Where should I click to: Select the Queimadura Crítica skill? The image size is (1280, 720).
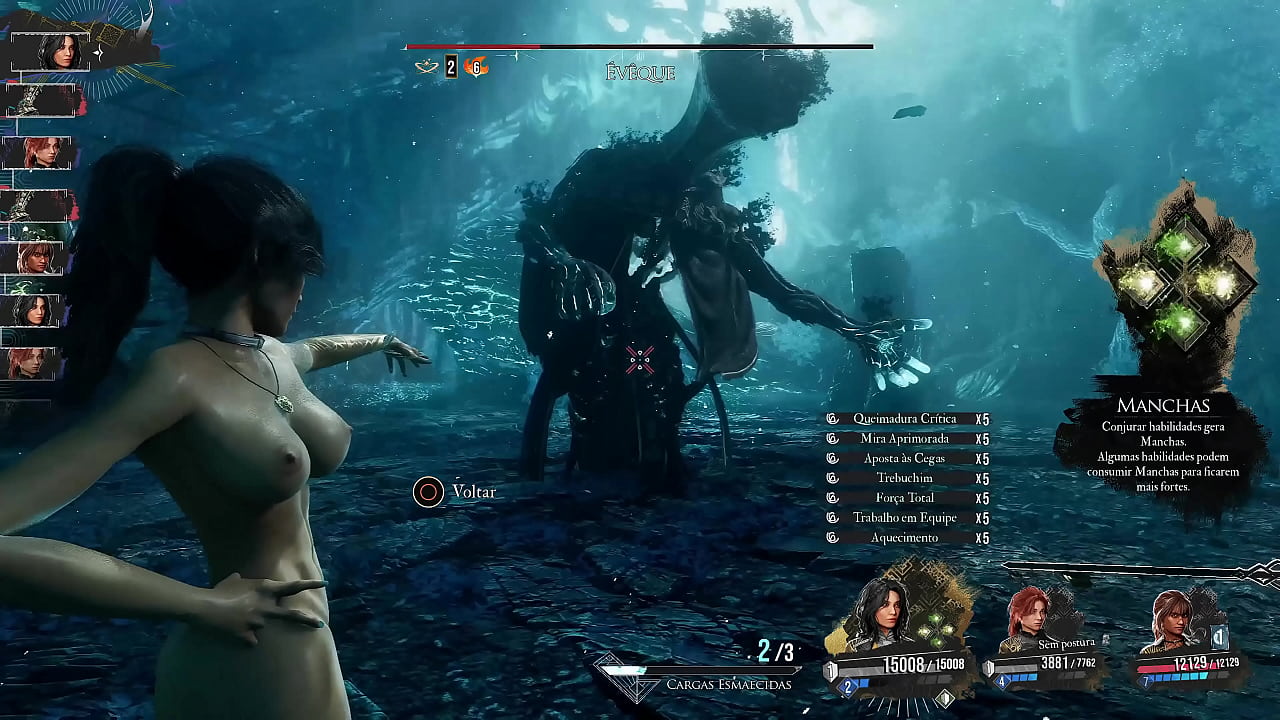click(x=905, y=419)
